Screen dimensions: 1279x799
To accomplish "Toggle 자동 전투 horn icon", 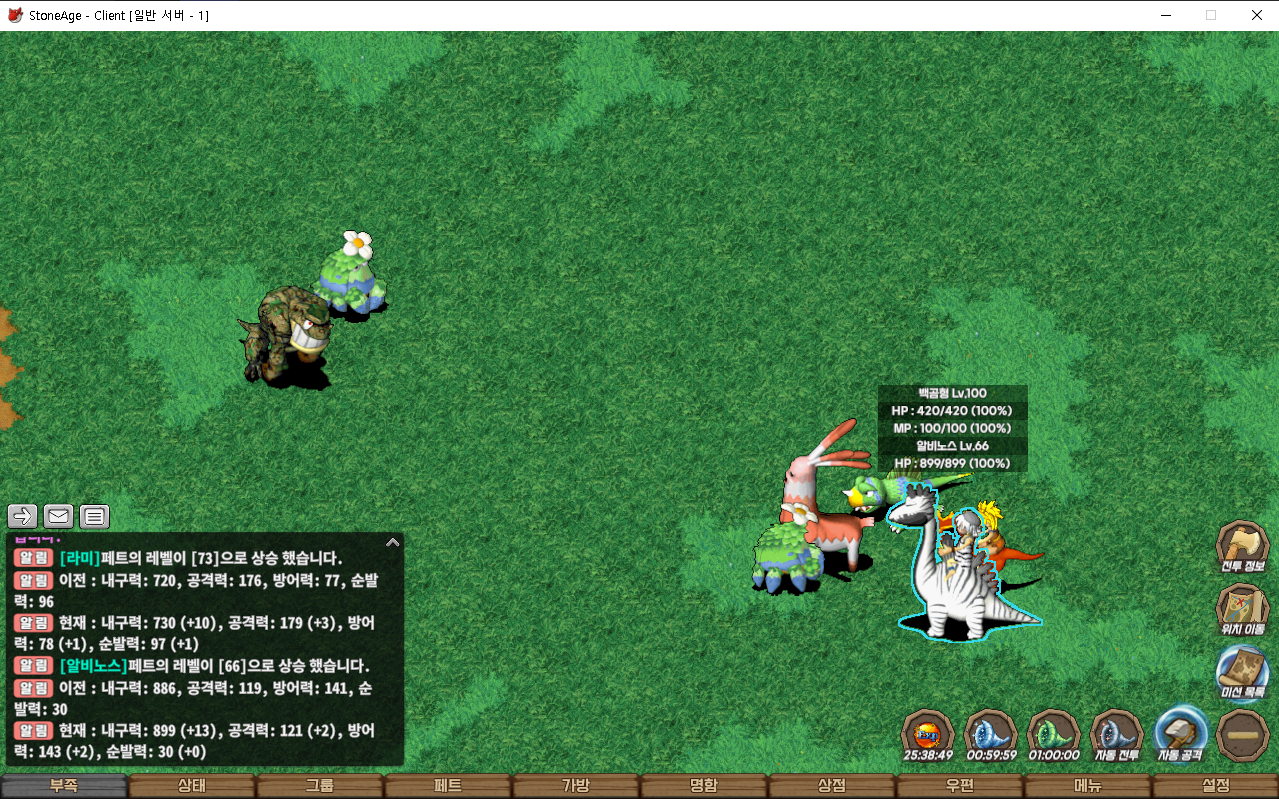I will (1116, 734).
